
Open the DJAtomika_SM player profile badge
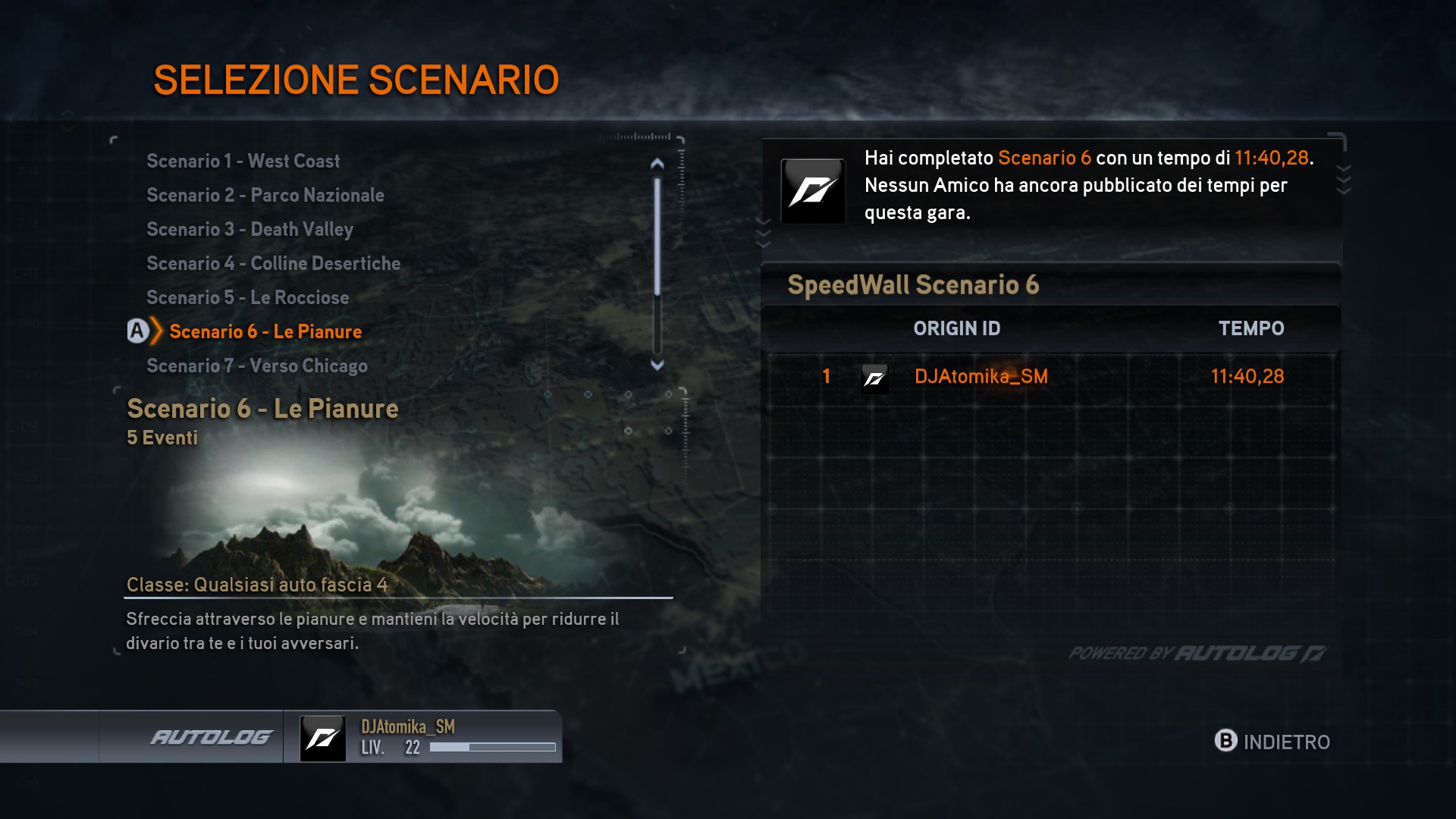point(423,737)
